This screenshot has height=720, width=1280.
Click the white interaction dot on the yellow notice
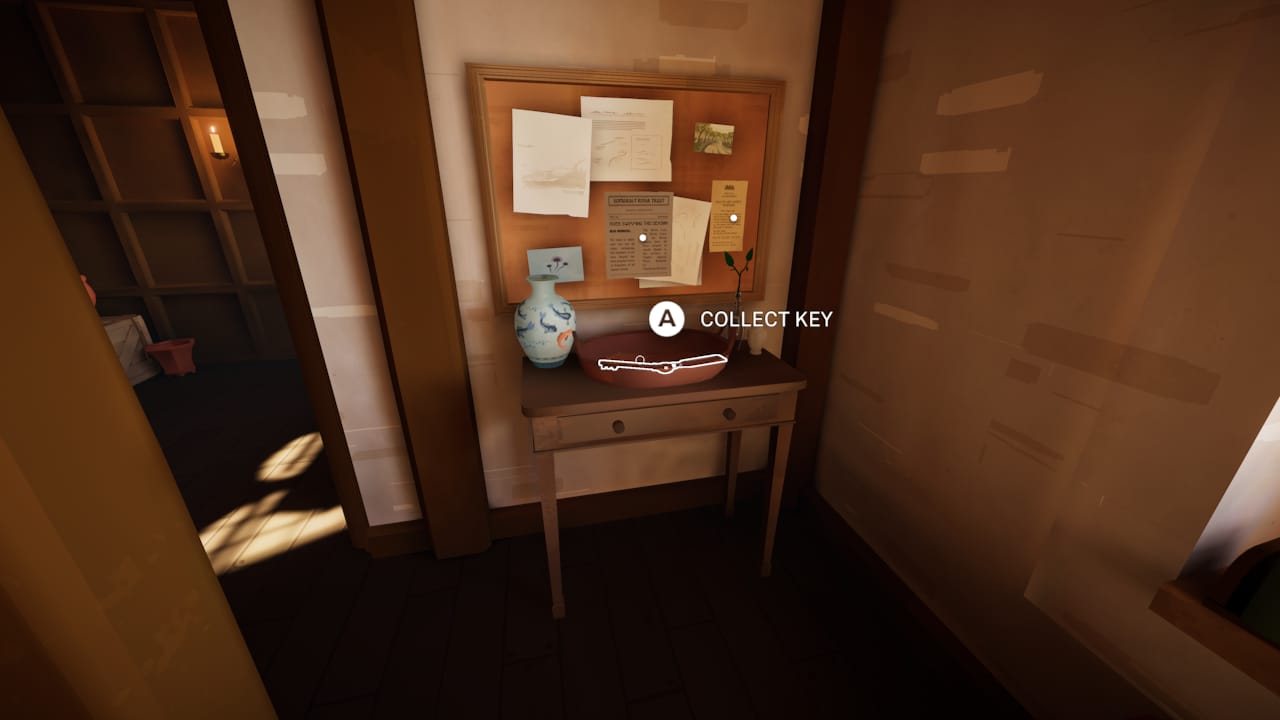735,219
